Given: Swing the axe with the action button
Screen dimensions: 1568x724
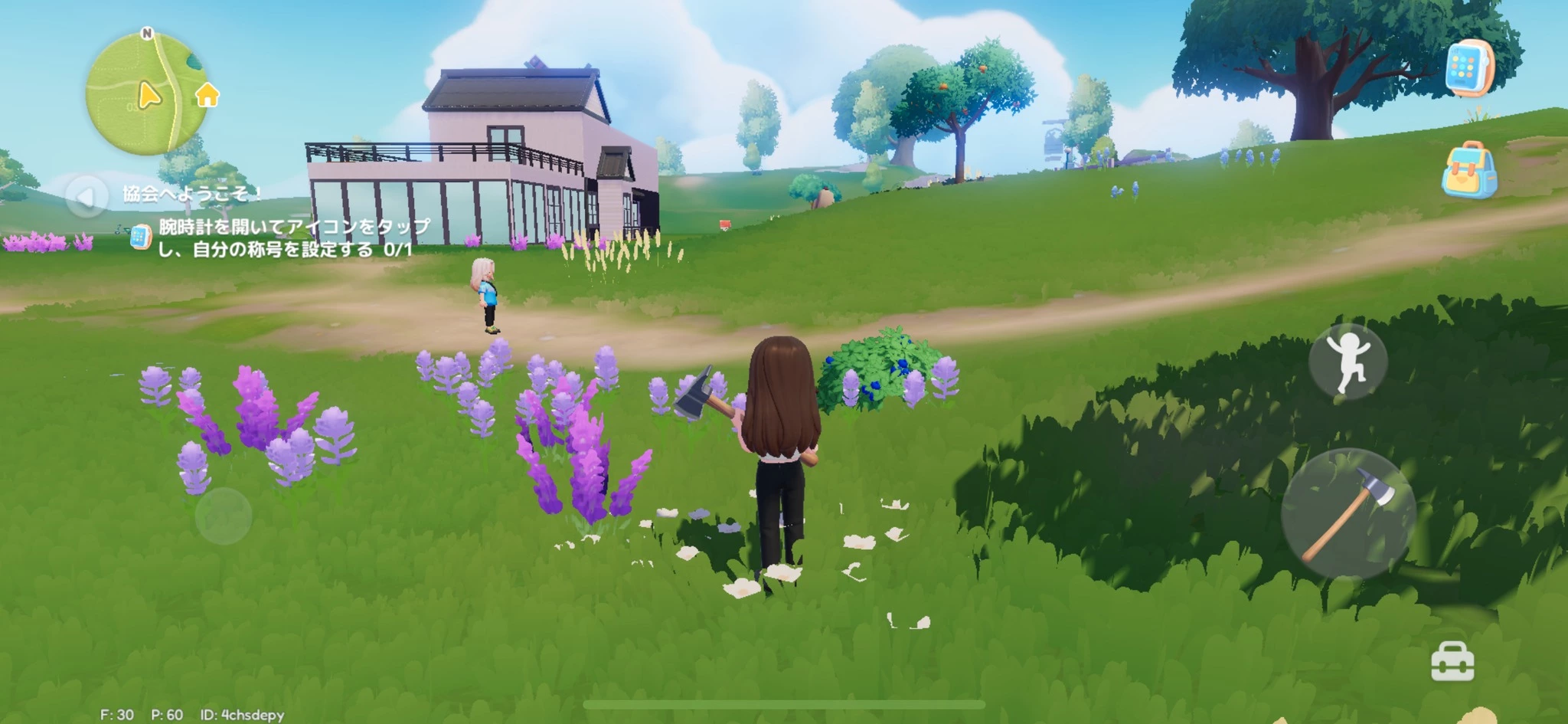Looking at the screenshot, I should 1347,513.
